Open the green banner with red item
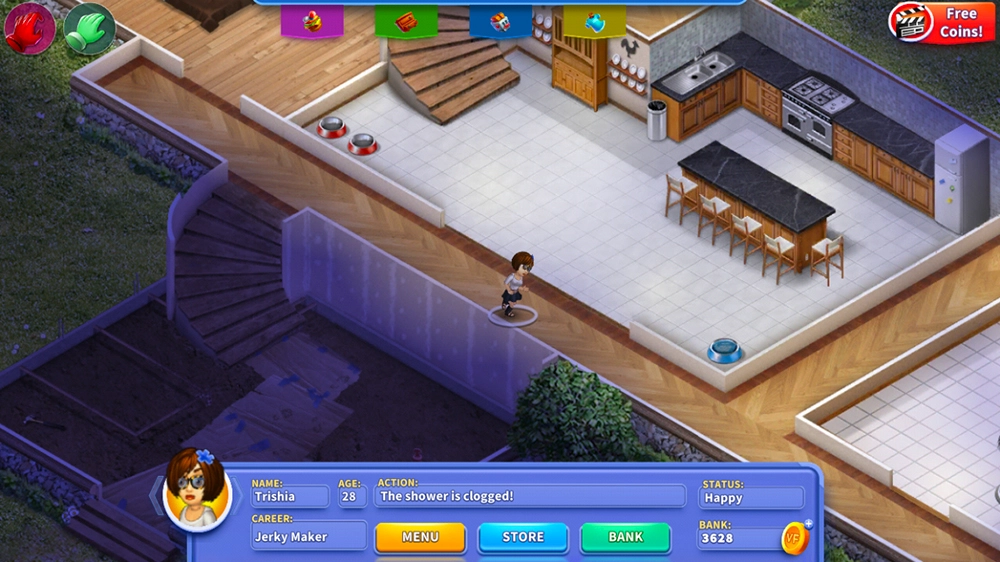This screenshot has width=1000, height=562. click(406, 21)
